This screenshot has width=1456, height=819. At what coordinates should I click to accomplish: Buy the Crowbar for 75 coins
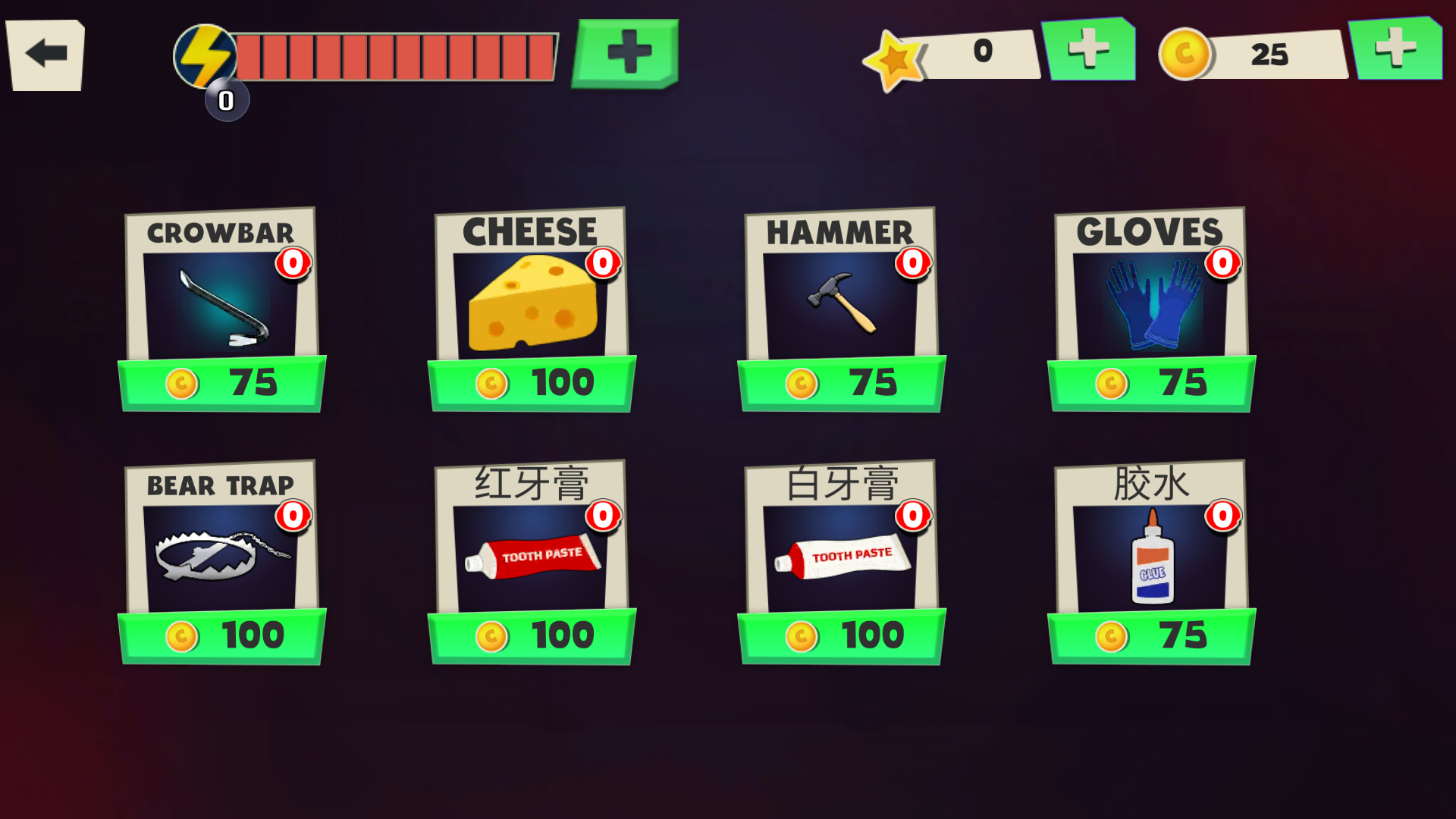[x=222, y=383]
